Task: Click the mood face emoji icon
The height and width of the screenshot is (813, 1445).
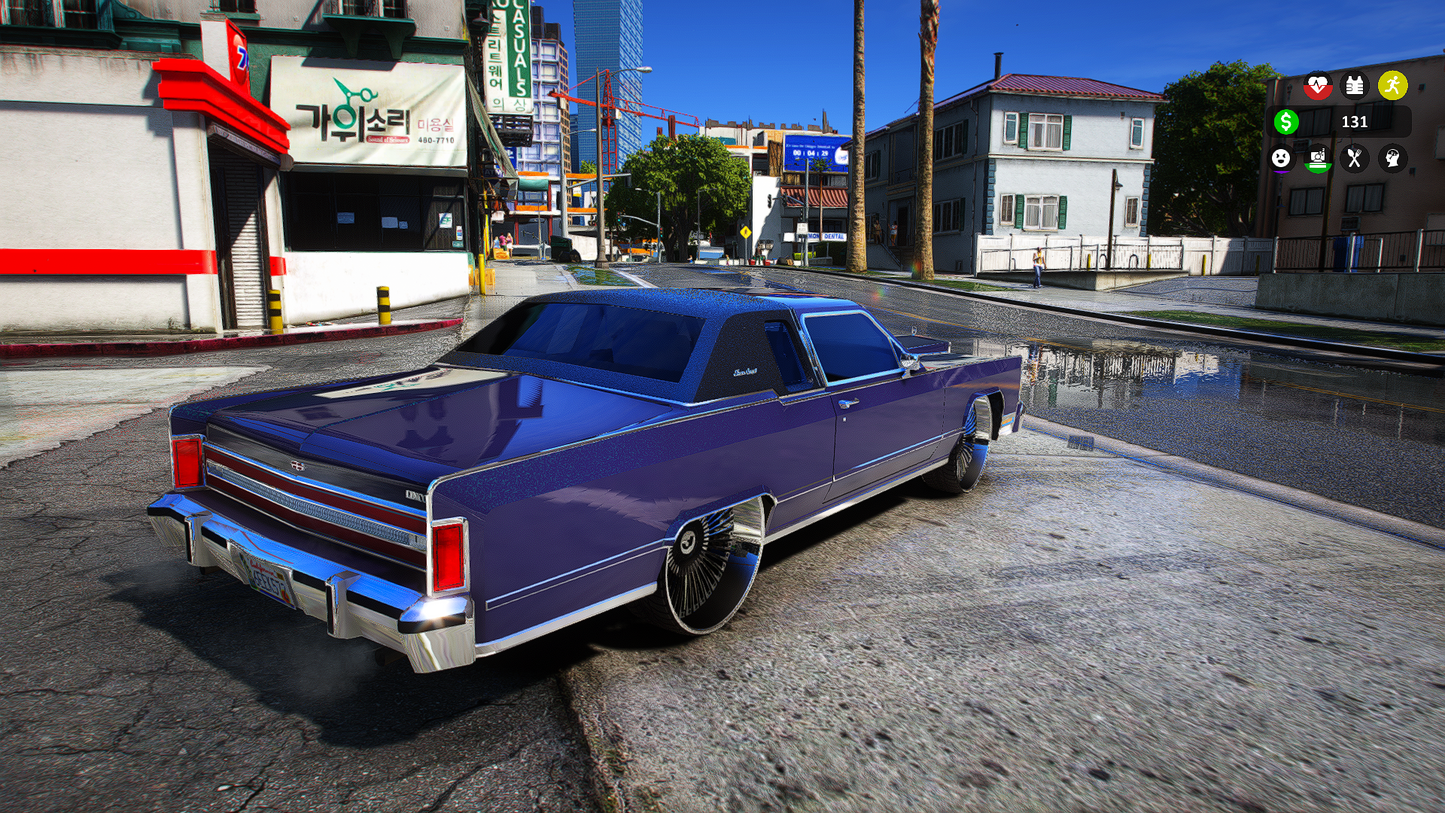Action: (1281, 158)
